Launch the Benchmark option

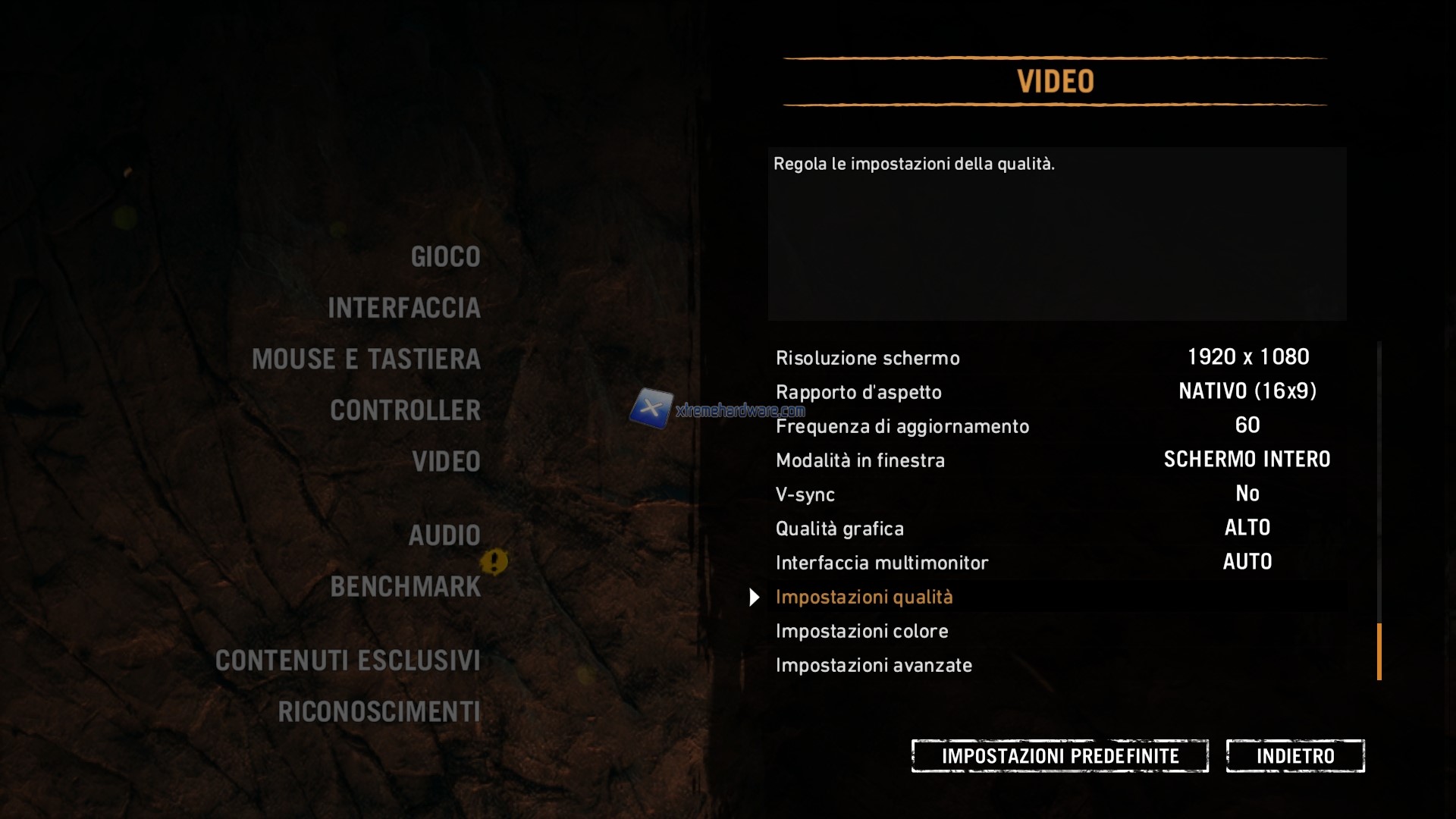click(406, 587)
